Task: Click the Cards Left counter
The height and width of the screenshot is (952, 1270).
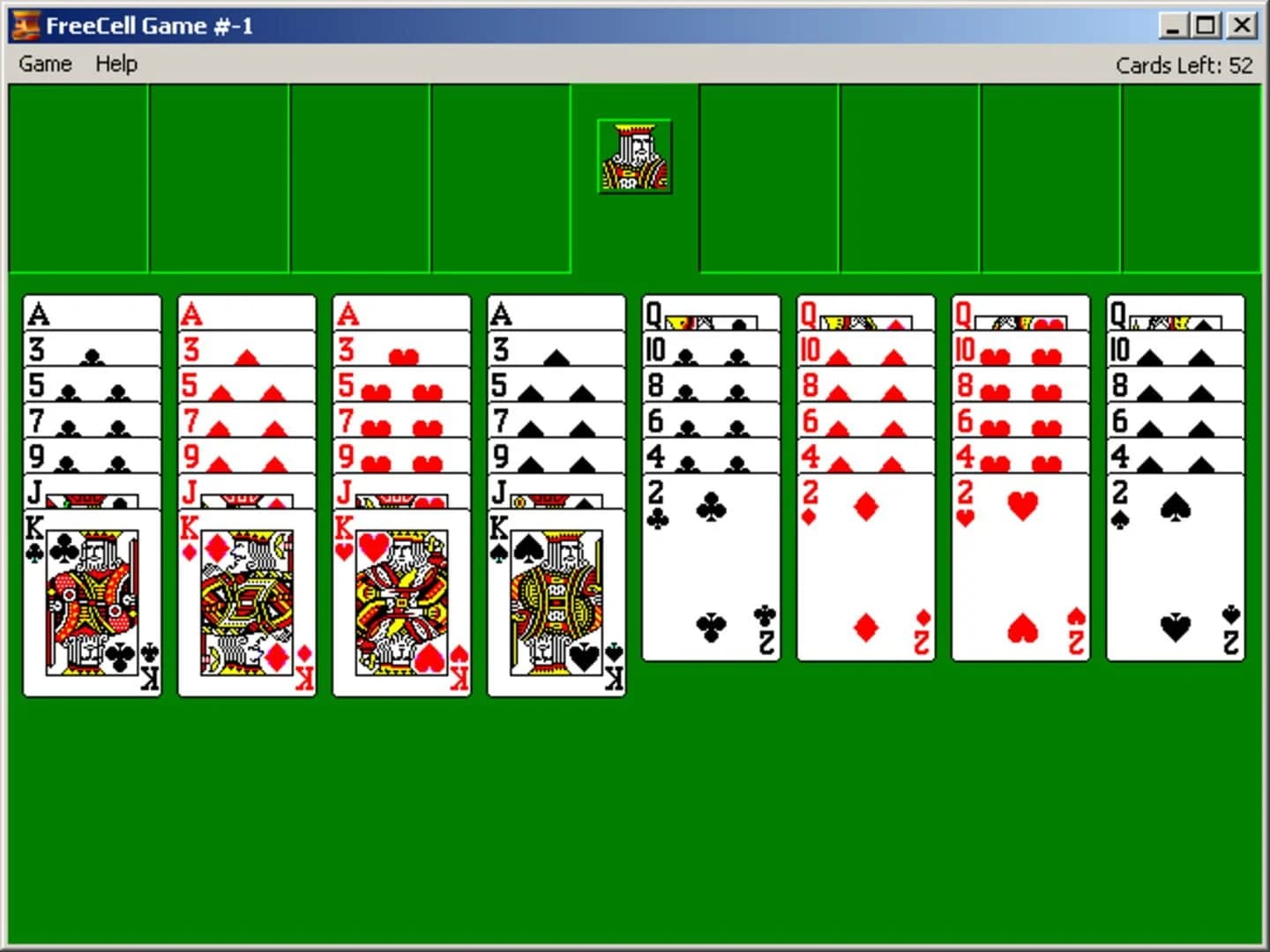Action: coord(1184,64)
